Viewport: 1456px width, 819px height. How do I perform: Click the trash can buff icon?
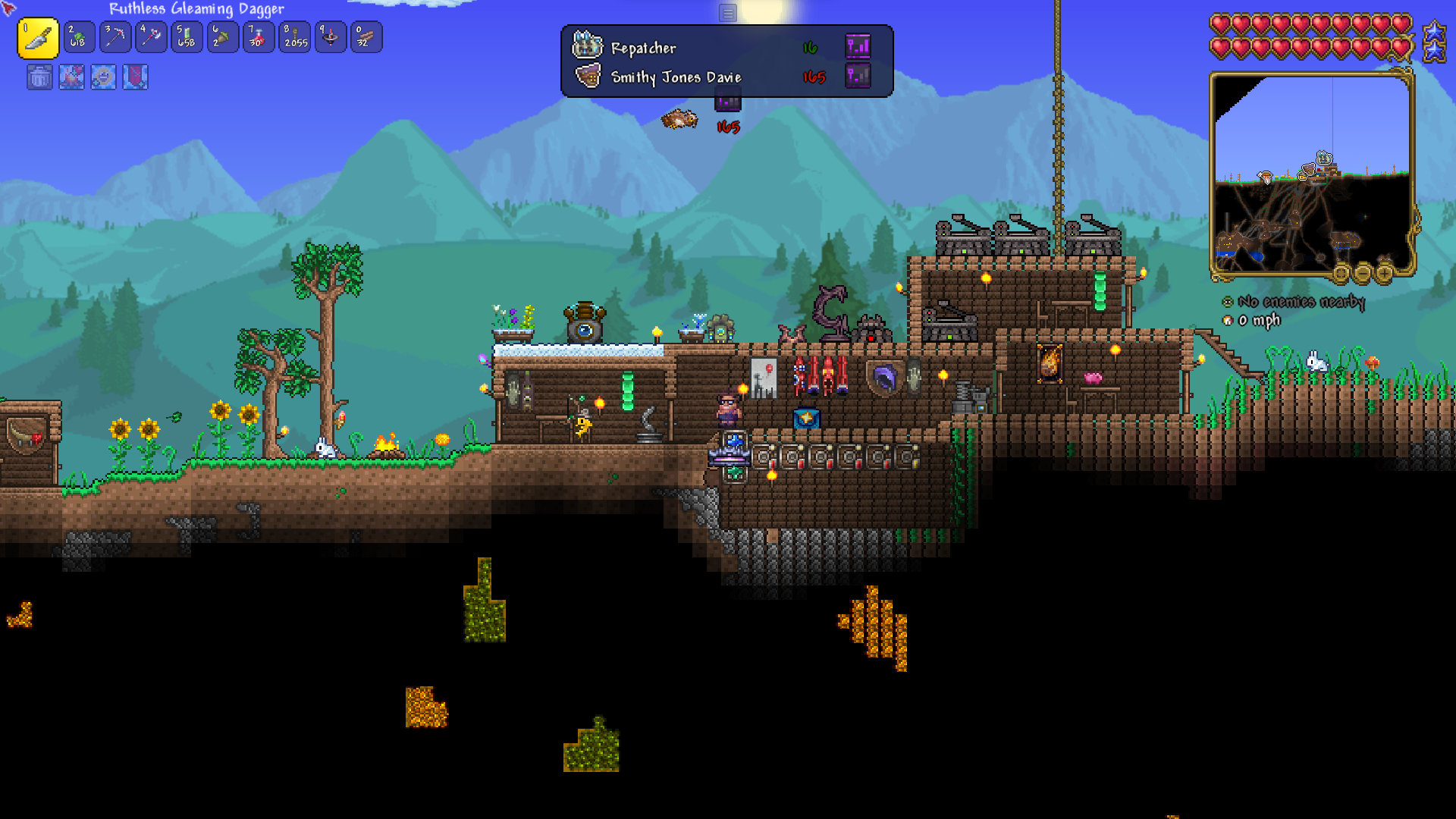39,77
